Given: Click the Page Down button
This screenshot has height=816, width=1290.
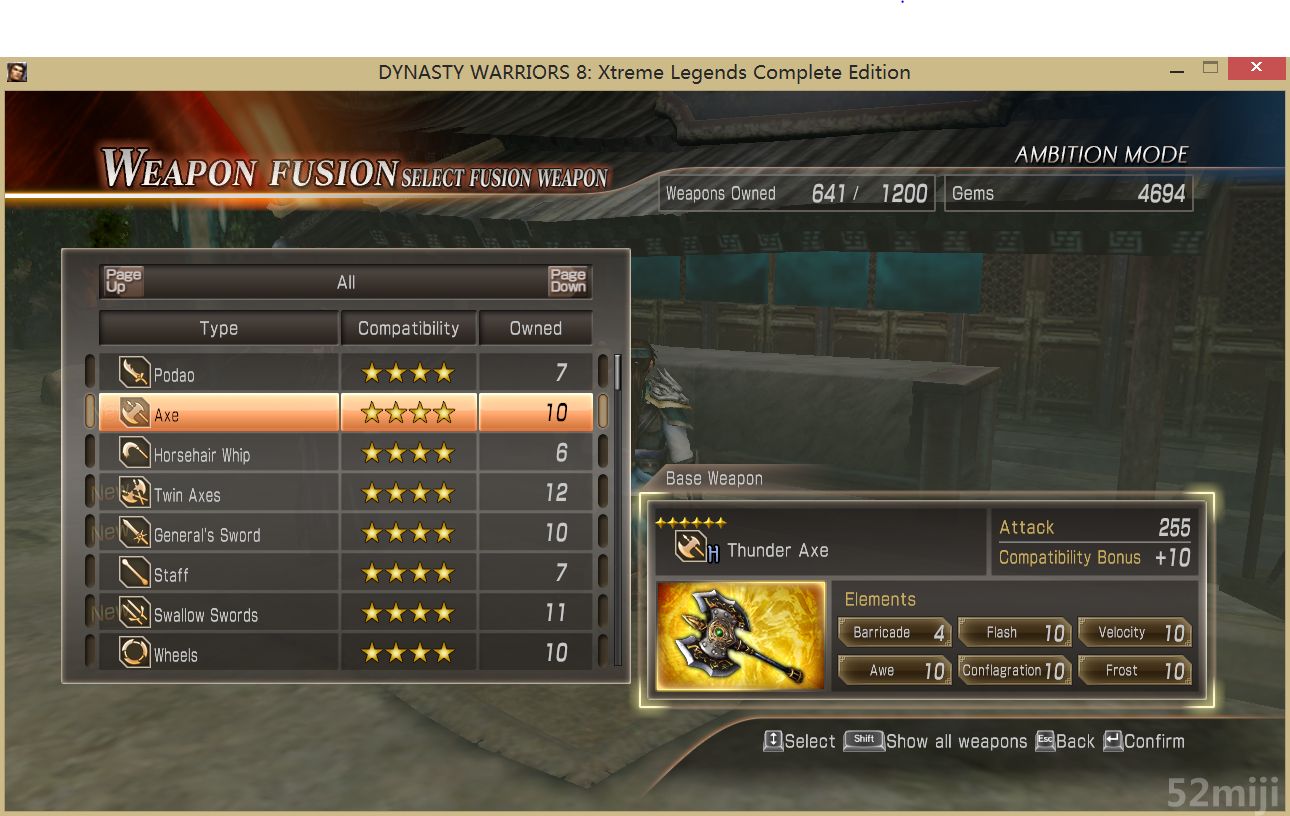Looking at the screenshot, I should click(x=568, y=281).
